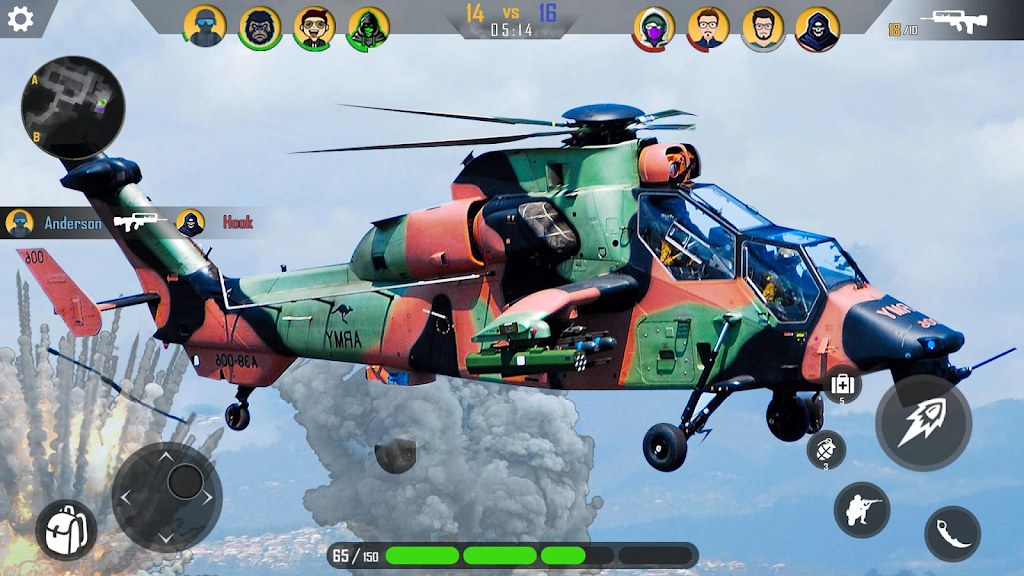Tap the rocket fire button
The width and height of the screenshot is (1024, 576).
click(x=923, y=423)
